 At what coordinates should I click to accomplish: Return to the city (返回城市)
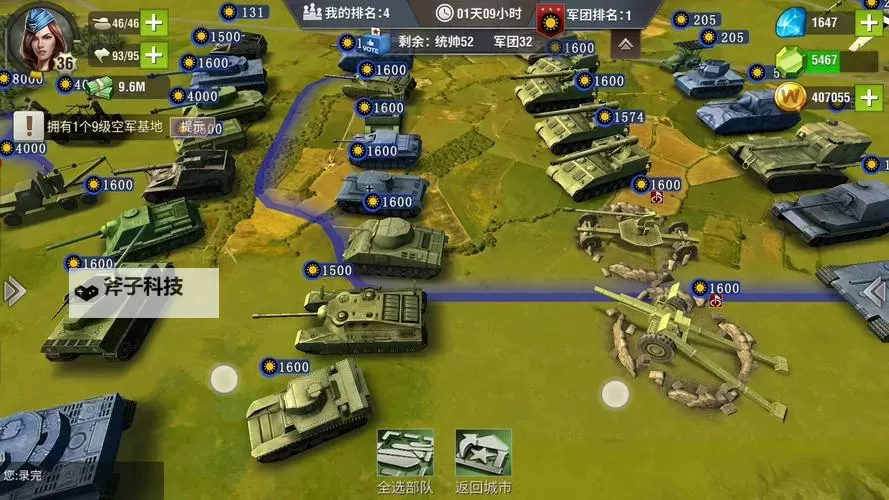click(x=483, y=461)
